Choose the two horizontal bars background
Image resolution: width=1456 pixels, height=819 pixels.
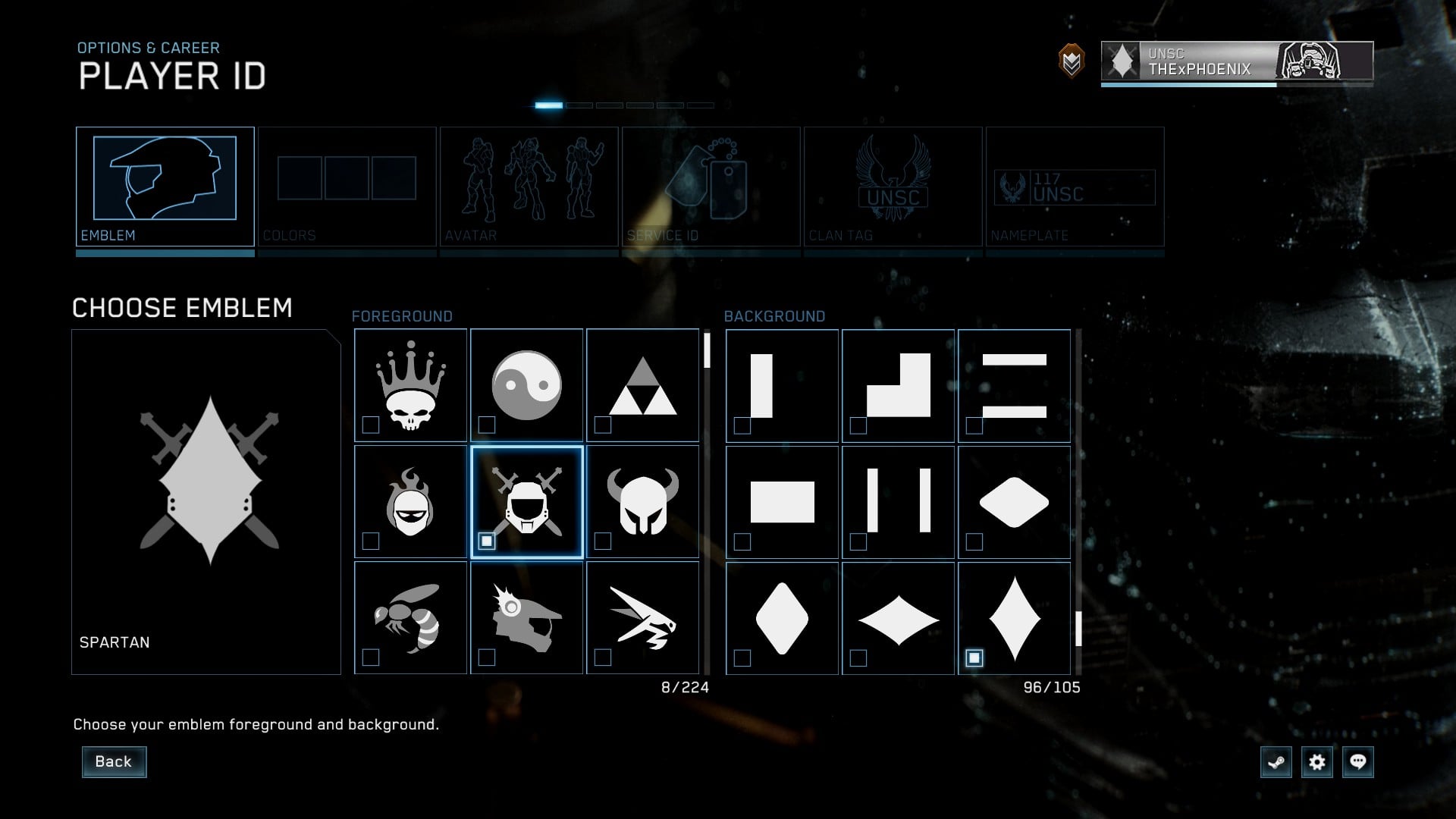tap(1014, 385)
